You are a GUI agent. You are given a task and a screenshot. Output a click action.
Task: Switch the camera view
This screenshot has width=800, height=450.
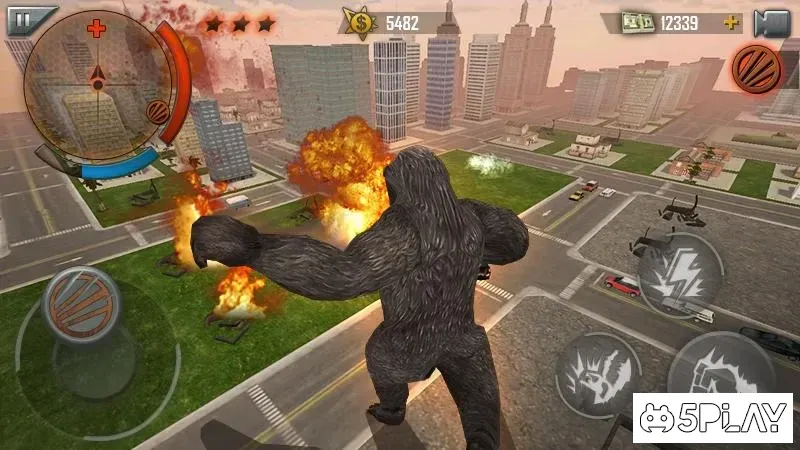click(771, 22)
